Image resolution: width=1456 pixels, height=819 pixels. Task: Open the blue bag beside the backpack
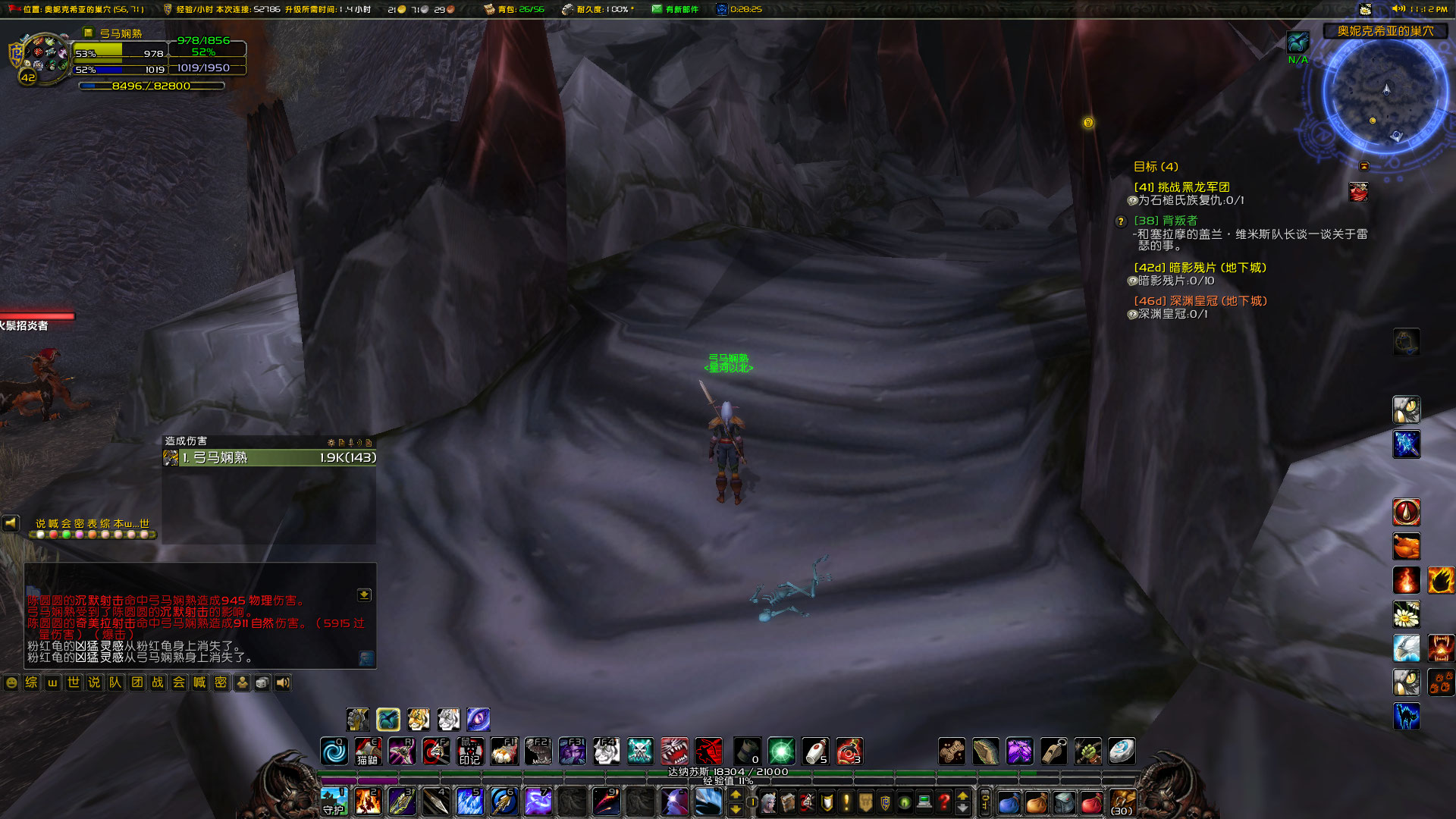1009,801
